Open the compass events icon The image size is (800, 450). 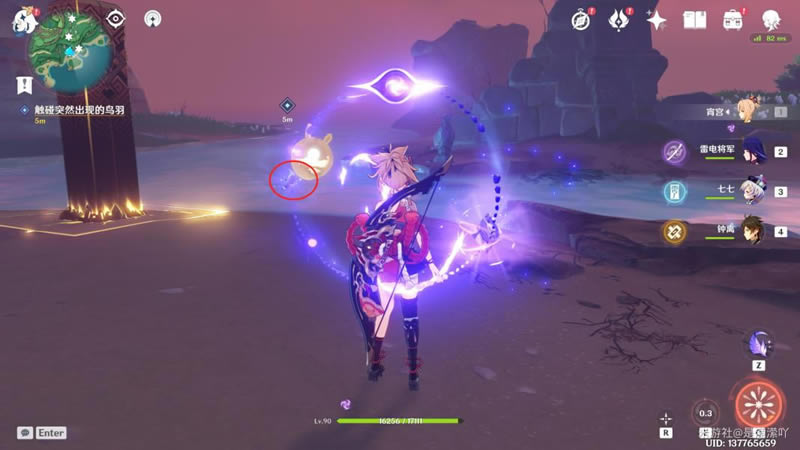(582, 19)
